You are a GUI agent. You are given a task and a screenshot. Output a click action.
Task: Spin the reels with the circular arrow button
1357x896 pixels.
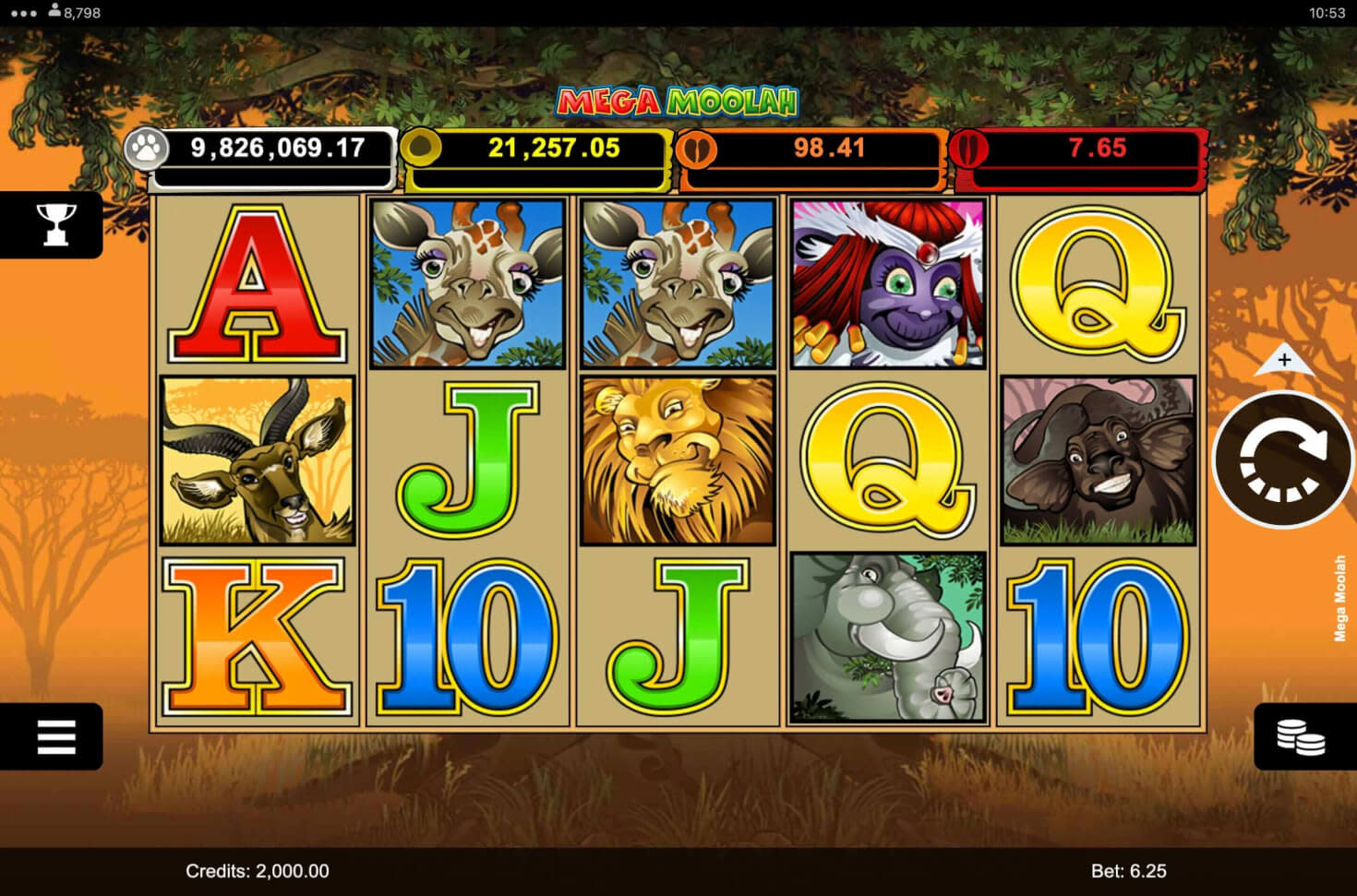[x=1282, y=460]
